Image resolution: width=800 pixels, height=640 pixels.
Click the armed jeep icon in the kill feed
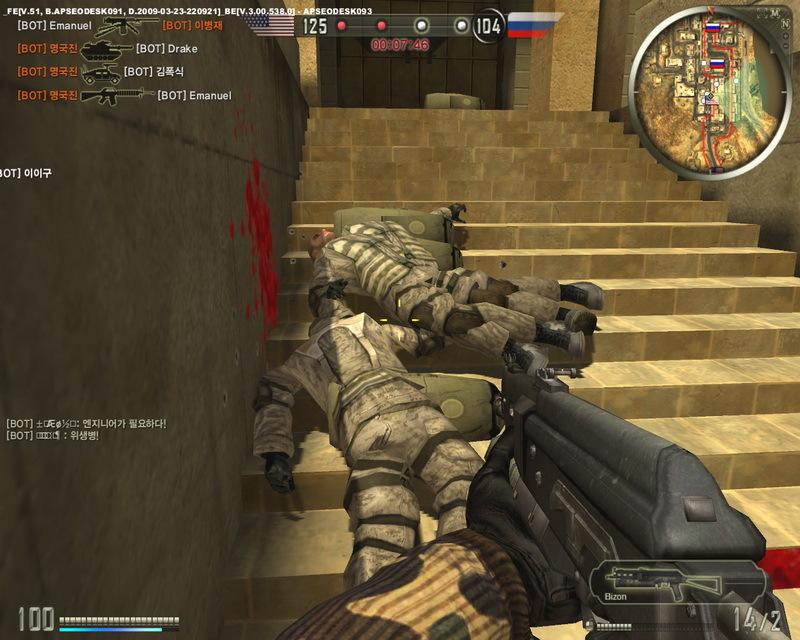(x=100, y=72)
